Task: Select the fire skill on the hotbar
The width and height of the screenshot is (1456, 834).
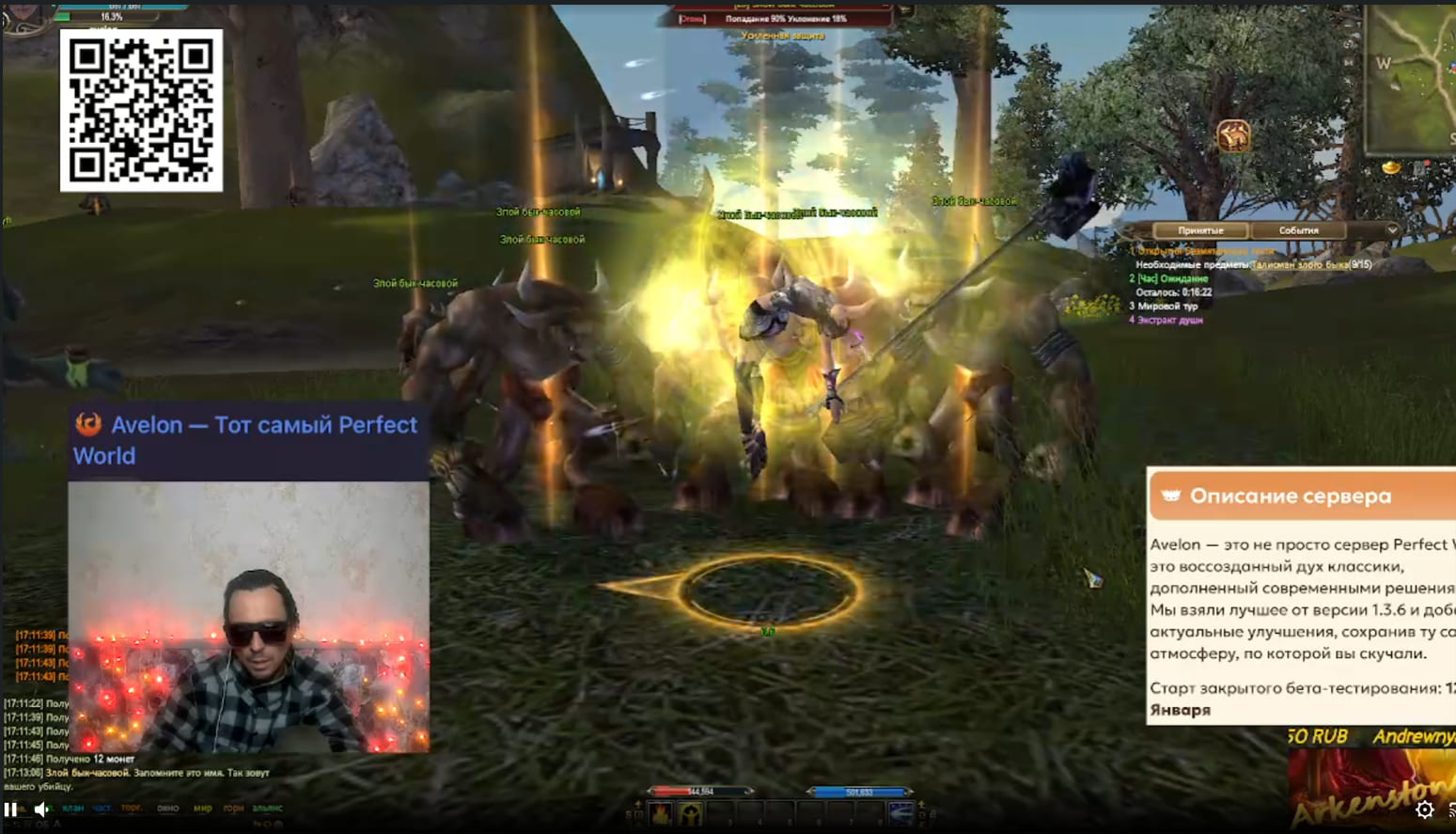Action: pos(659,812)
